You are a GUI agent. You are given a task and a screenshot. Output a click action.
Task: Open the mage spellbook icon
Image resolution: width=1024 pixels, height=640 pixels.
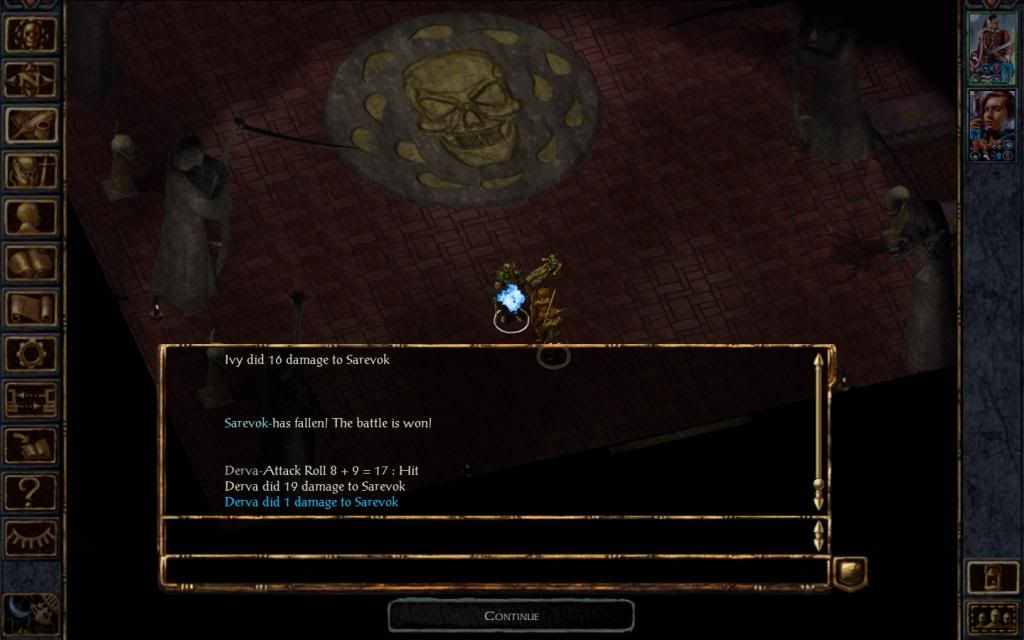click(x=31, y=263)
